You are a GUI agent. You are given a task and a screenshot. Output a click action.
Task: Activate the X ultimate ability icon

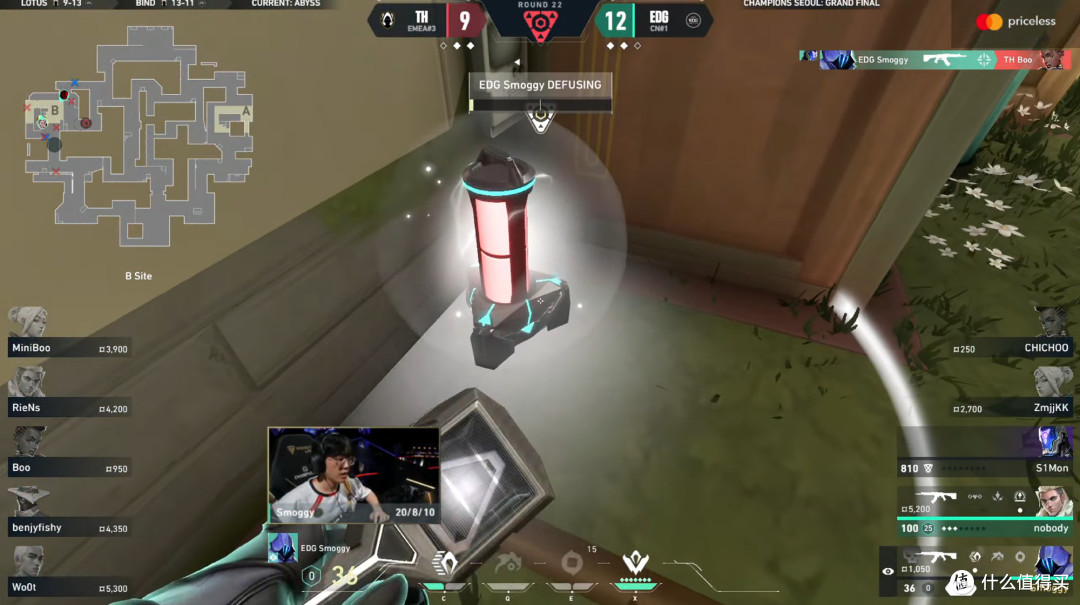634,563
